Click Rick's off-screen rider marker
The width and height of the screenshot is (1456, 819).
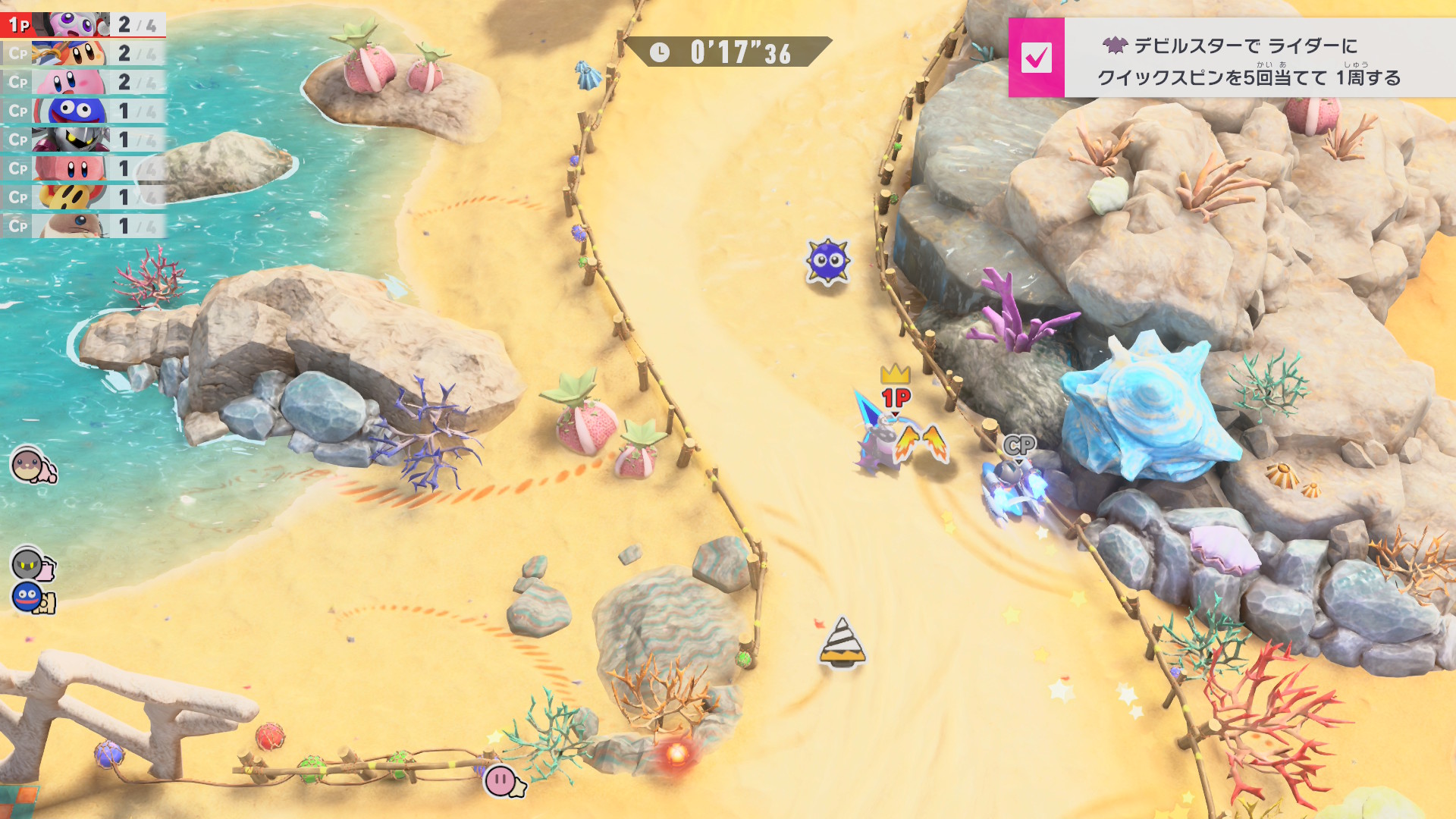(32, 464)
